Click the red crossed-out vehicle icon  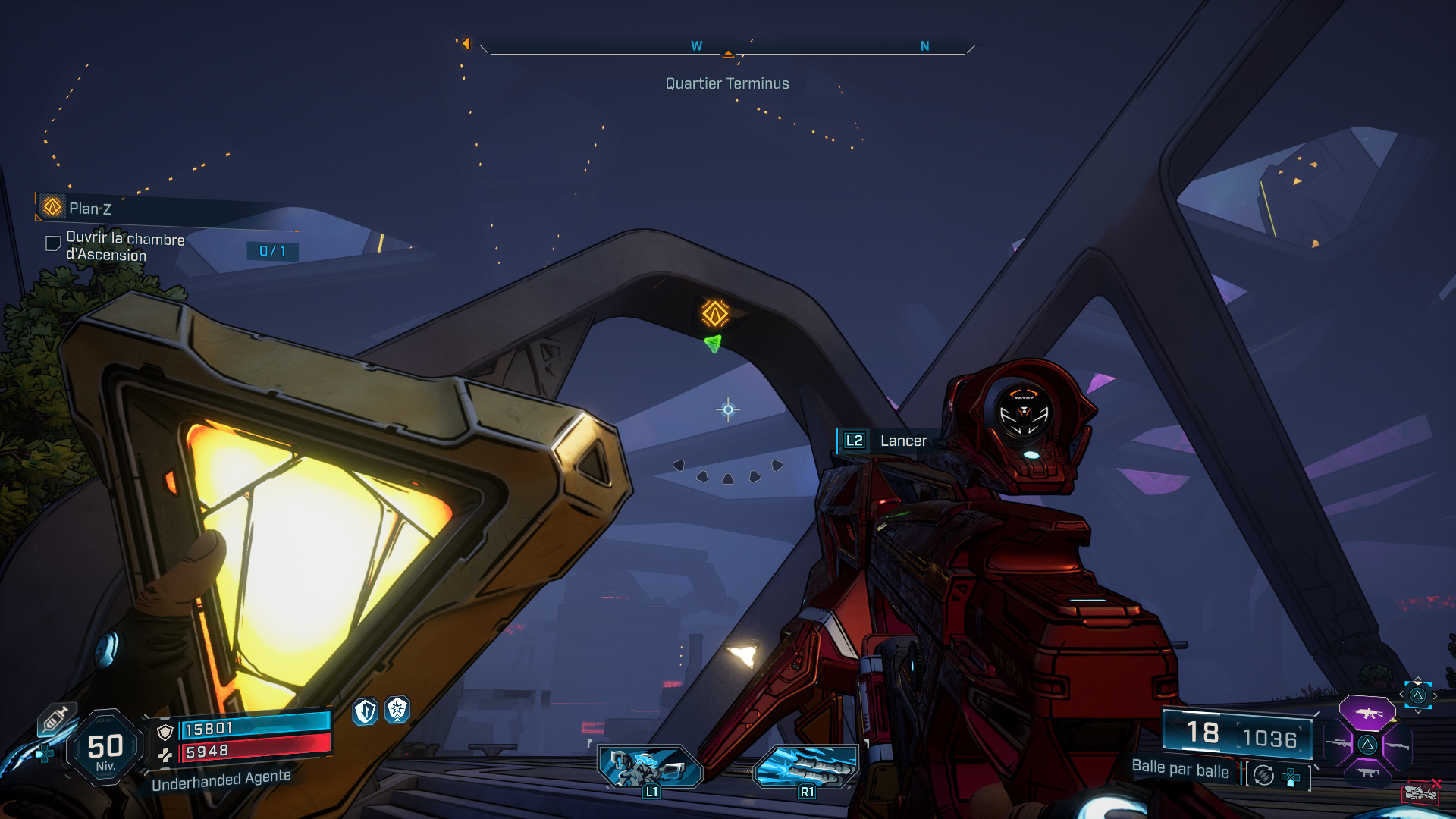click(1421, 792)
